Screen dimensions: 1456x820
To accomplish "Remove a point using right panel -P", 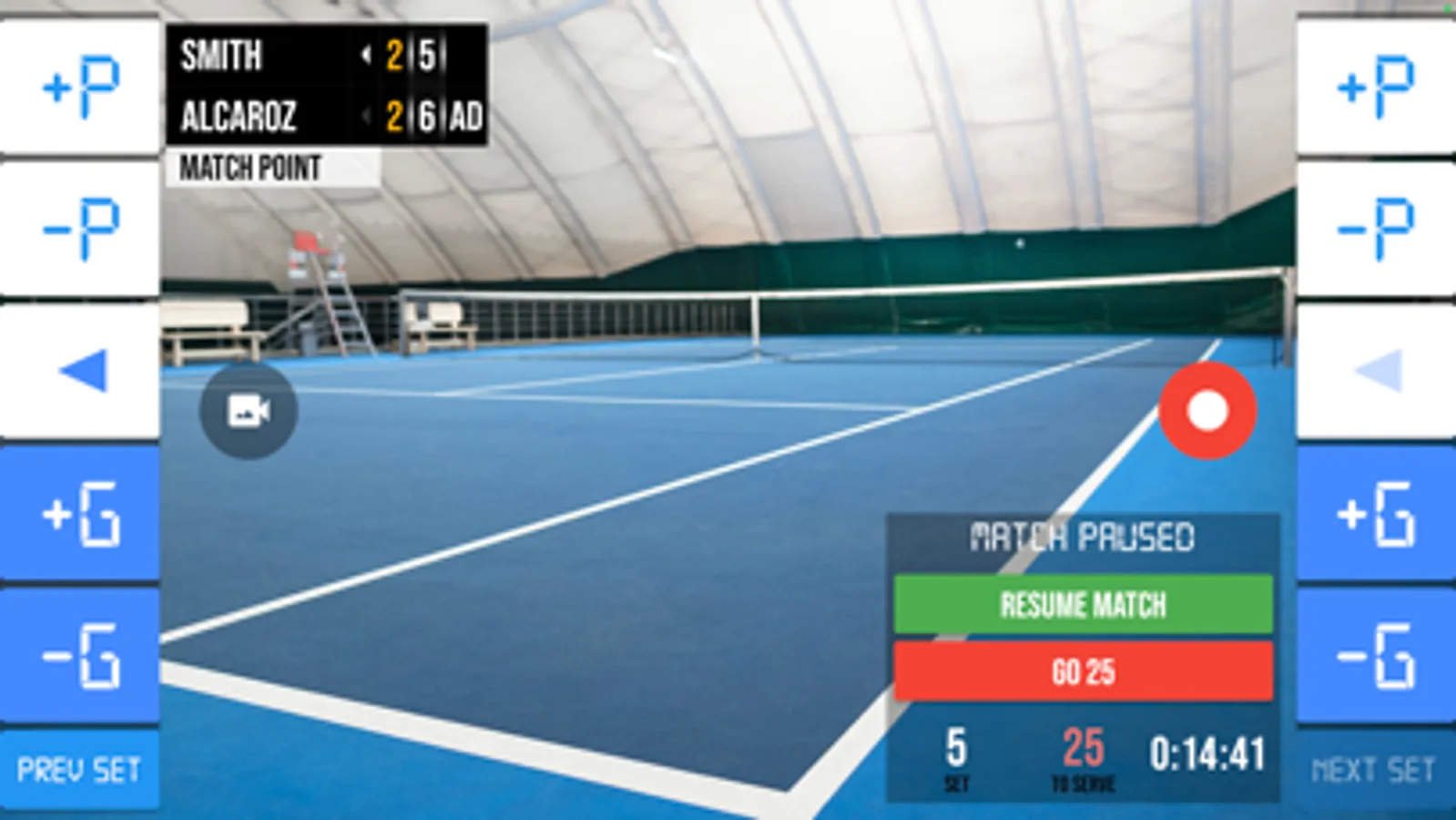I will click(1375, 229).
